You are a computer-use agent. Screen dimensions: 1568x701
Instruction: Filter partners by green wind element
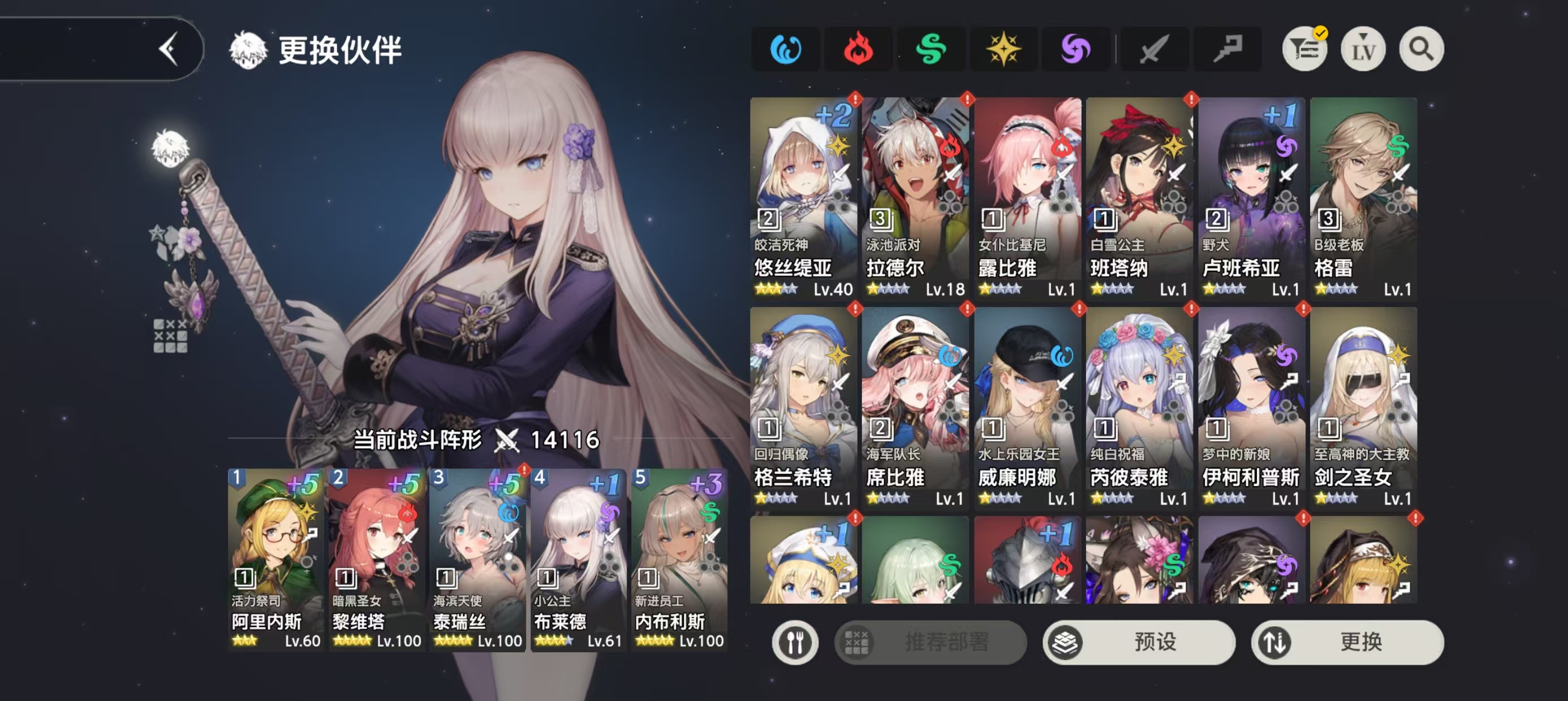[x=931, y=49]
